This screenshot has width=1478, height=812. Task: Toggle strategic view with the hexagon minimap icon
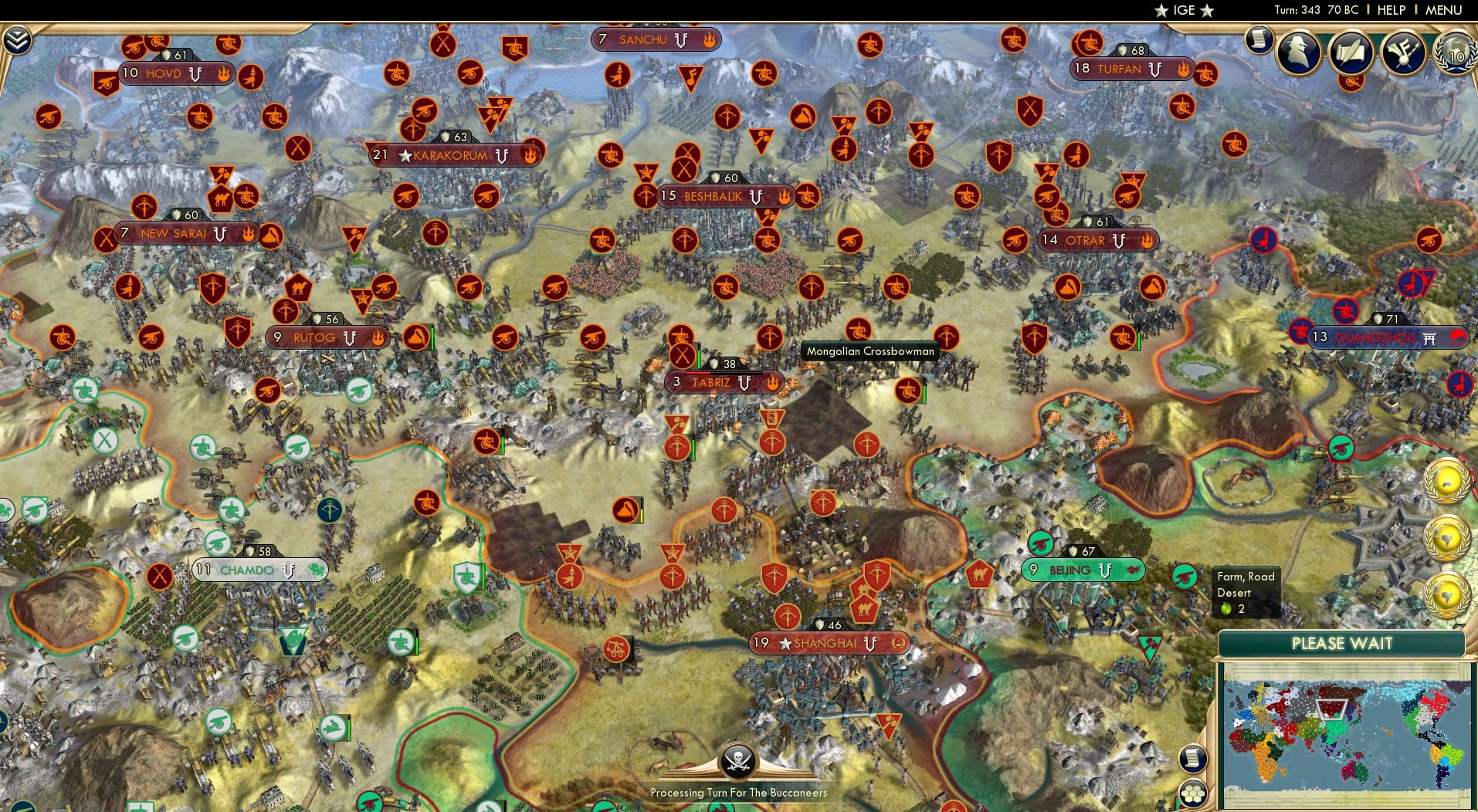pyautogui.click(x=1194, y=793)
